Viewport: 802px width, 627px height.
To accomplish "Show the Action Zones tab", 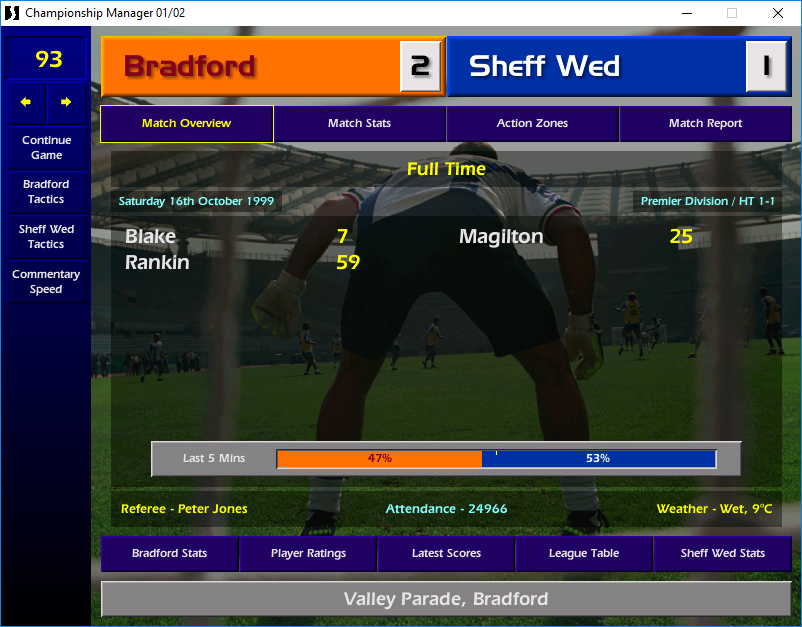I will 532,124.
